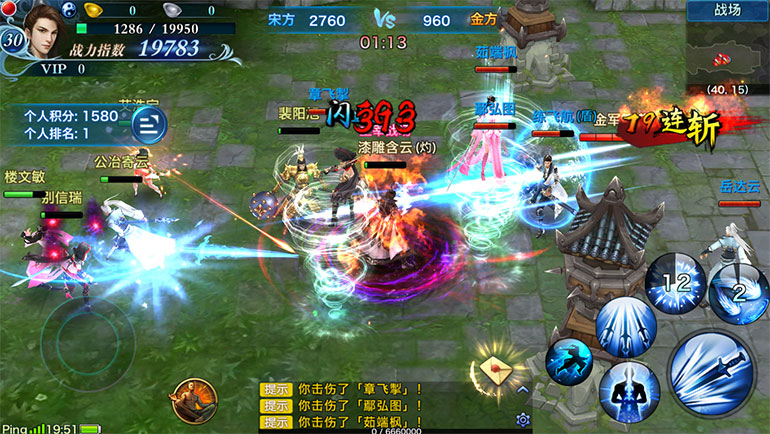Expand the chat log with the up arrow
This screenshot has width=770, height=434.
521,389
